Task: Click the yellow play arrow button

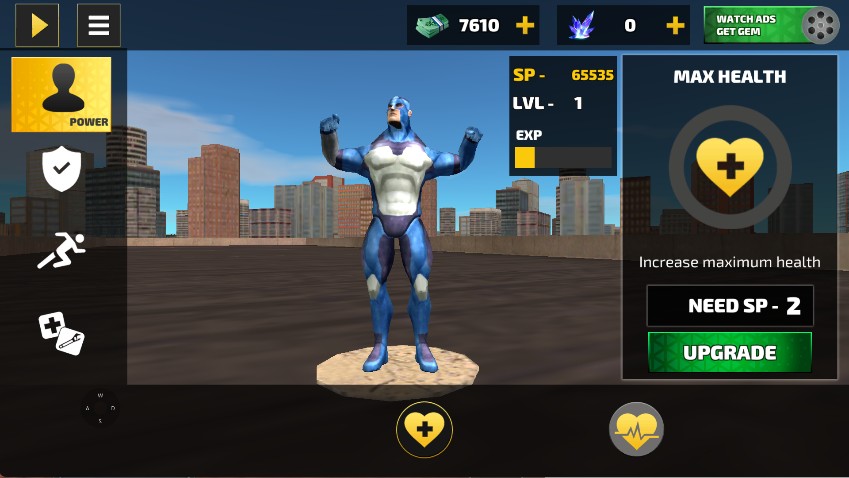Action: (x=37, y=25)
